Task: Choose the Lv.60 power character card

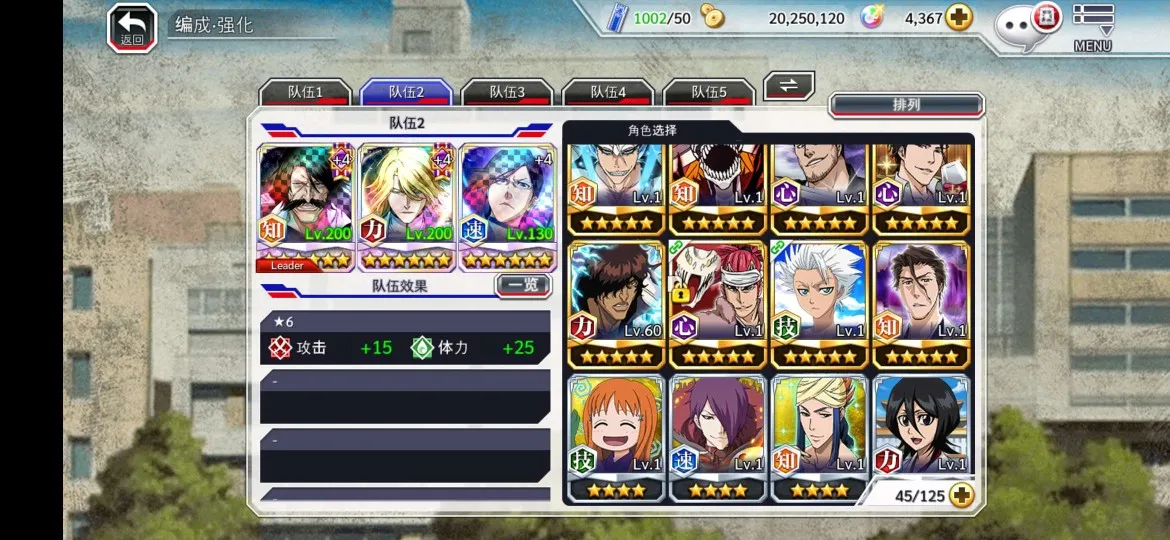Action: click(616, 304)
